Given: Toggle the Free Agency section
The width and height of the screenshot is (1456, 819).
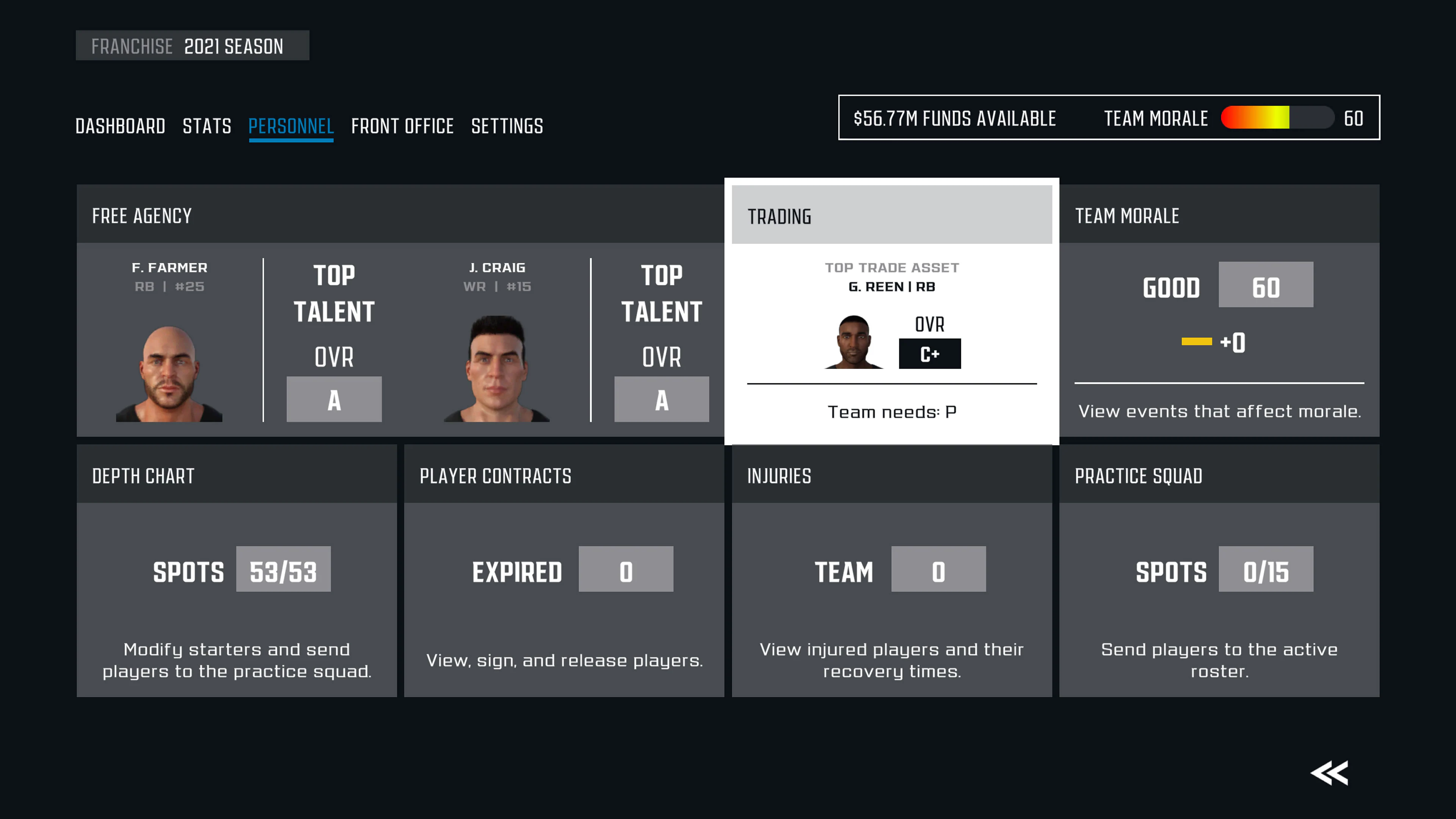Looking at the screenshot, I should click(x=141, y=215).
